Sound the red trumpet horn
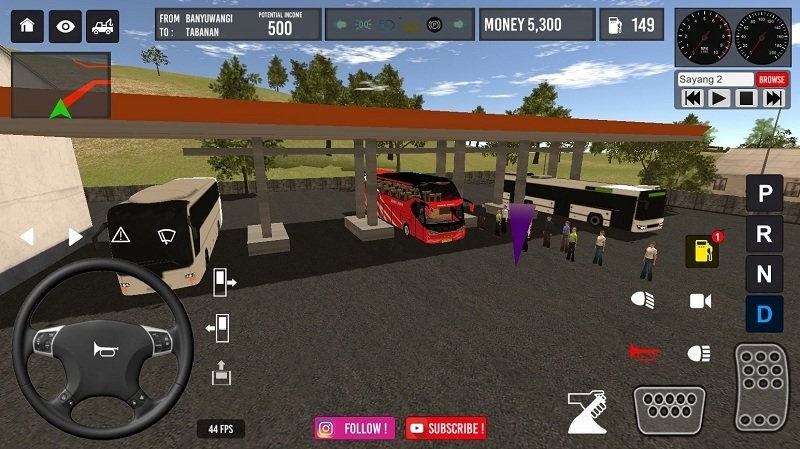The width and height of the screenshot is (800, 449). 643,351
